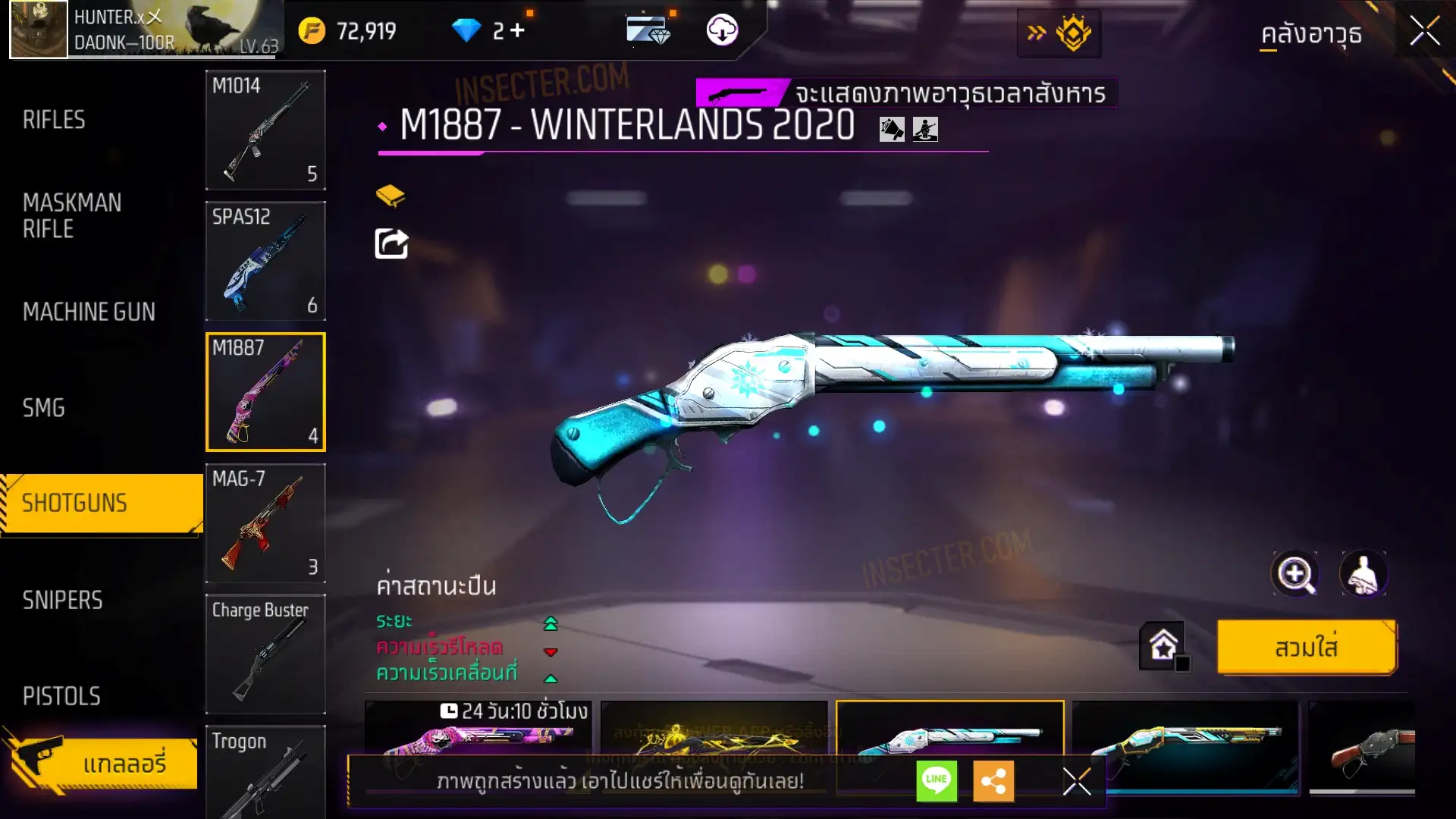Equip the skin with the yellow สวมใส่ button
1456x819 pixels.
1306,648
